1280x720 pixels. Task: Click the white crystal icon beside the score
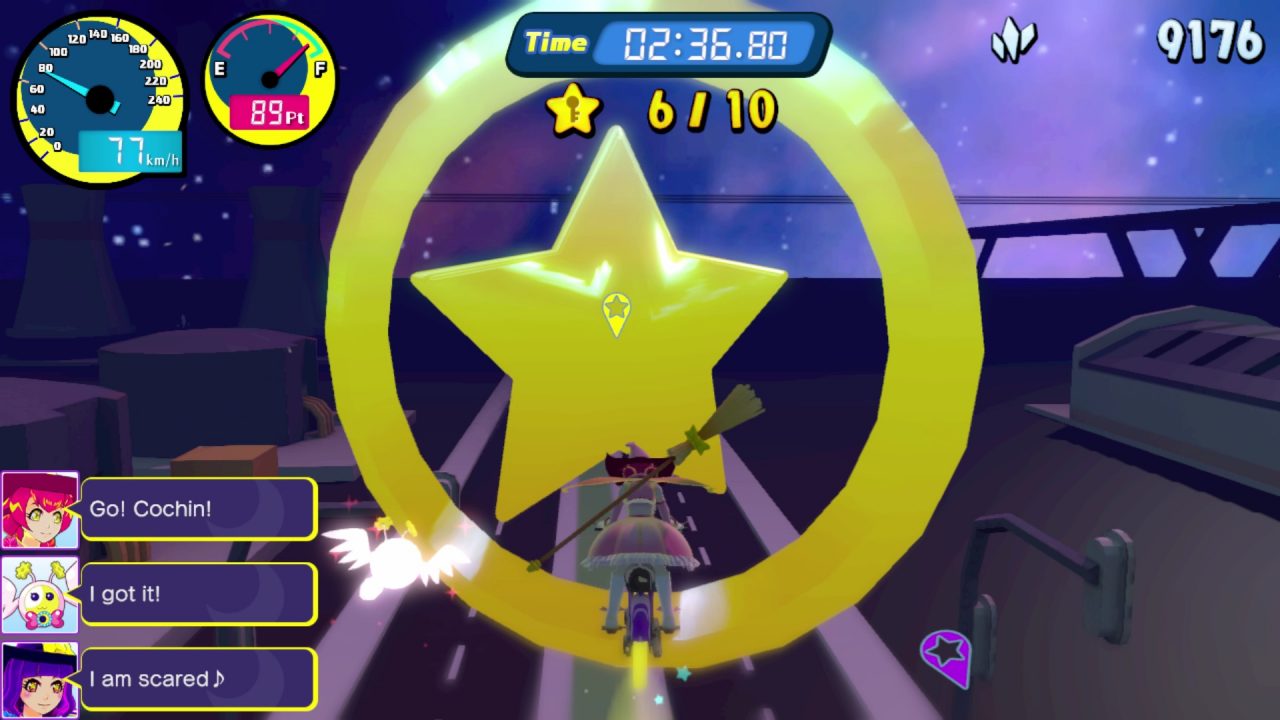click(x=1013, y=42)
